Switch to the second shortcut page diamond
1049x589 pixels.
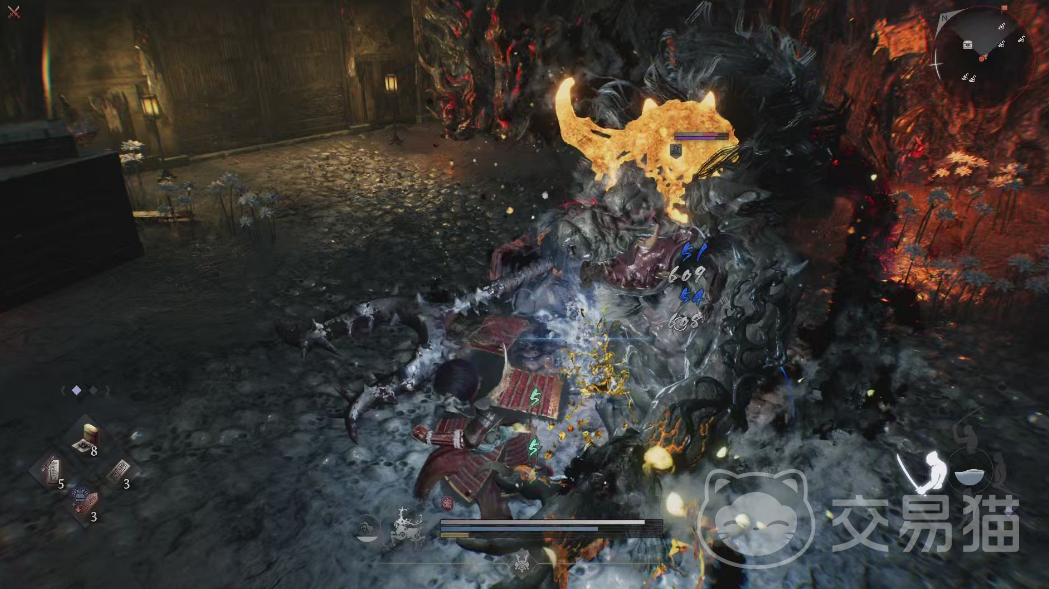pyautogui.click(x=94, y=390)
